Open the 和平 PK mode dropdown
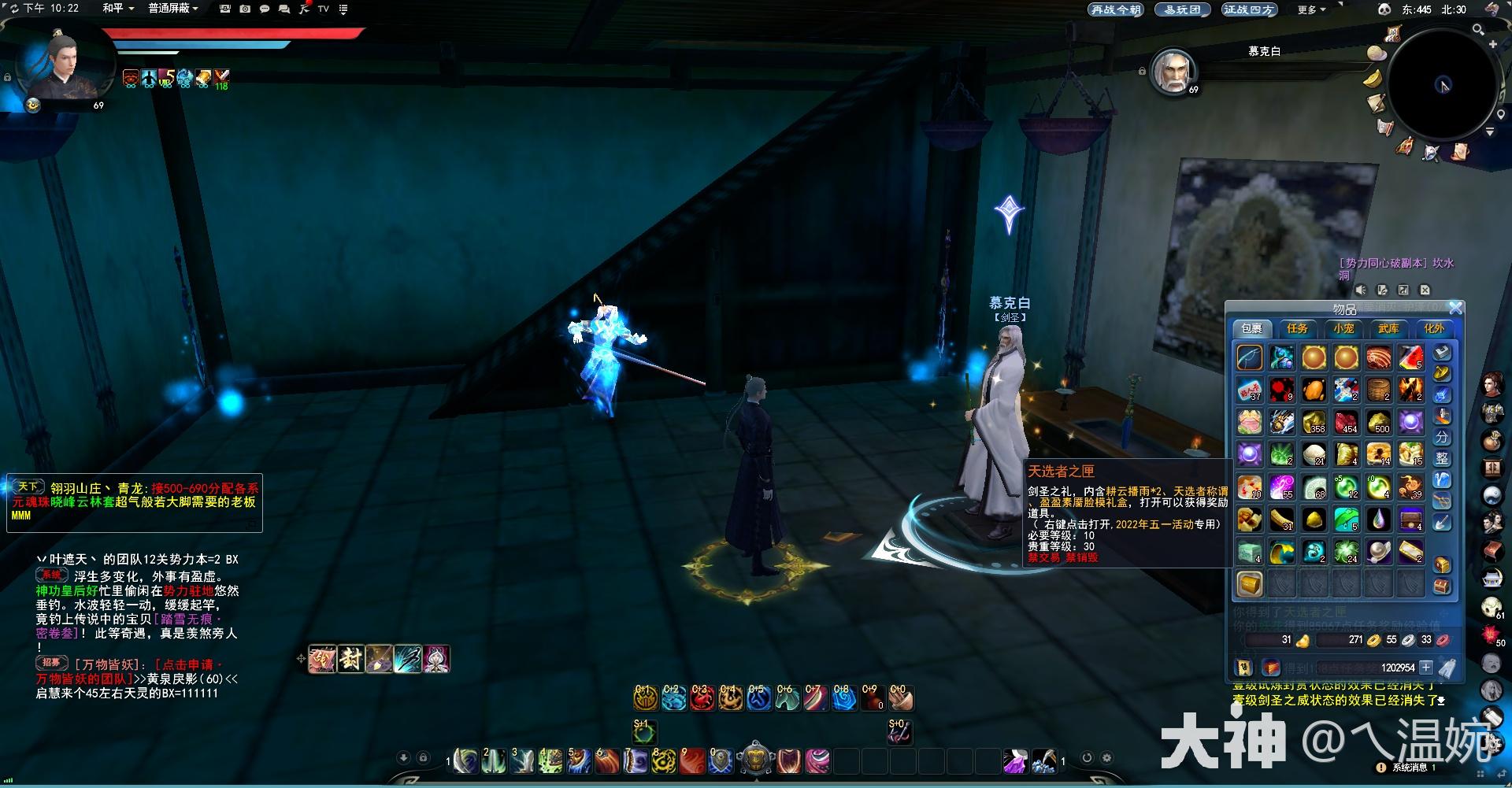1512x788 pixels. pyautogui.click(x=118, y=9)
